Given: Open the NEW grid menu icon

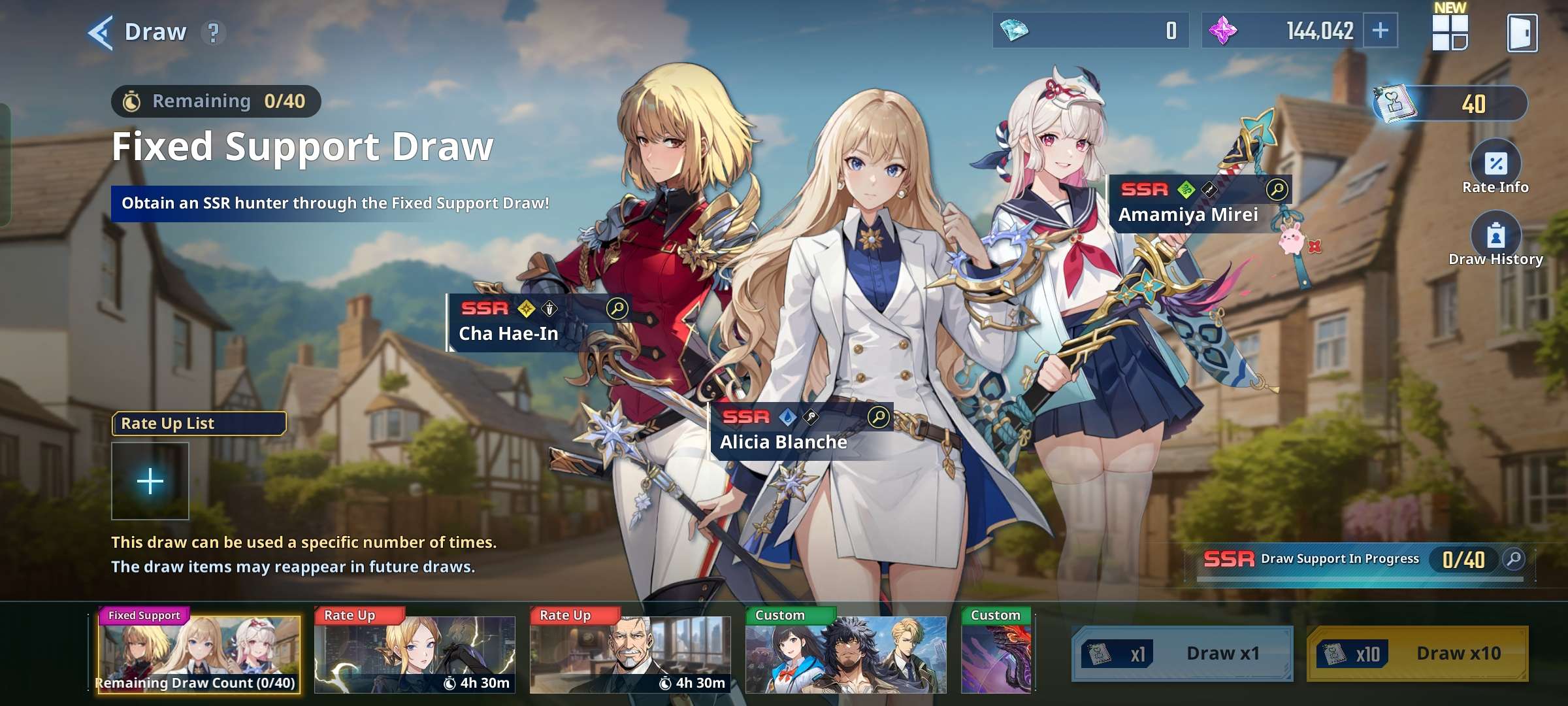Looking at the screenshot, I should (x=1450, y=32).
